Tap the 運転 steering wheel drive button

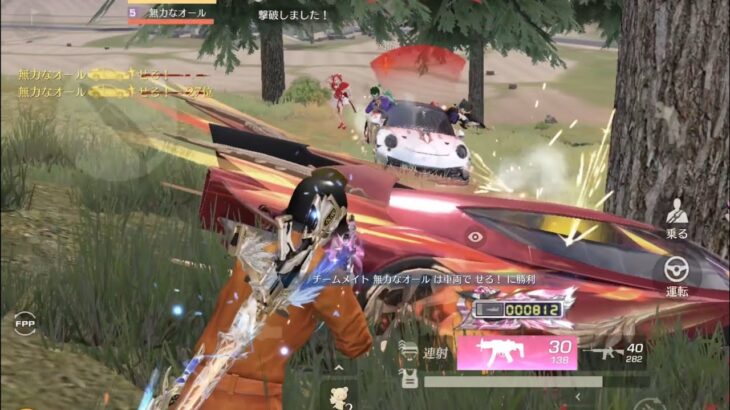point(677,272)
